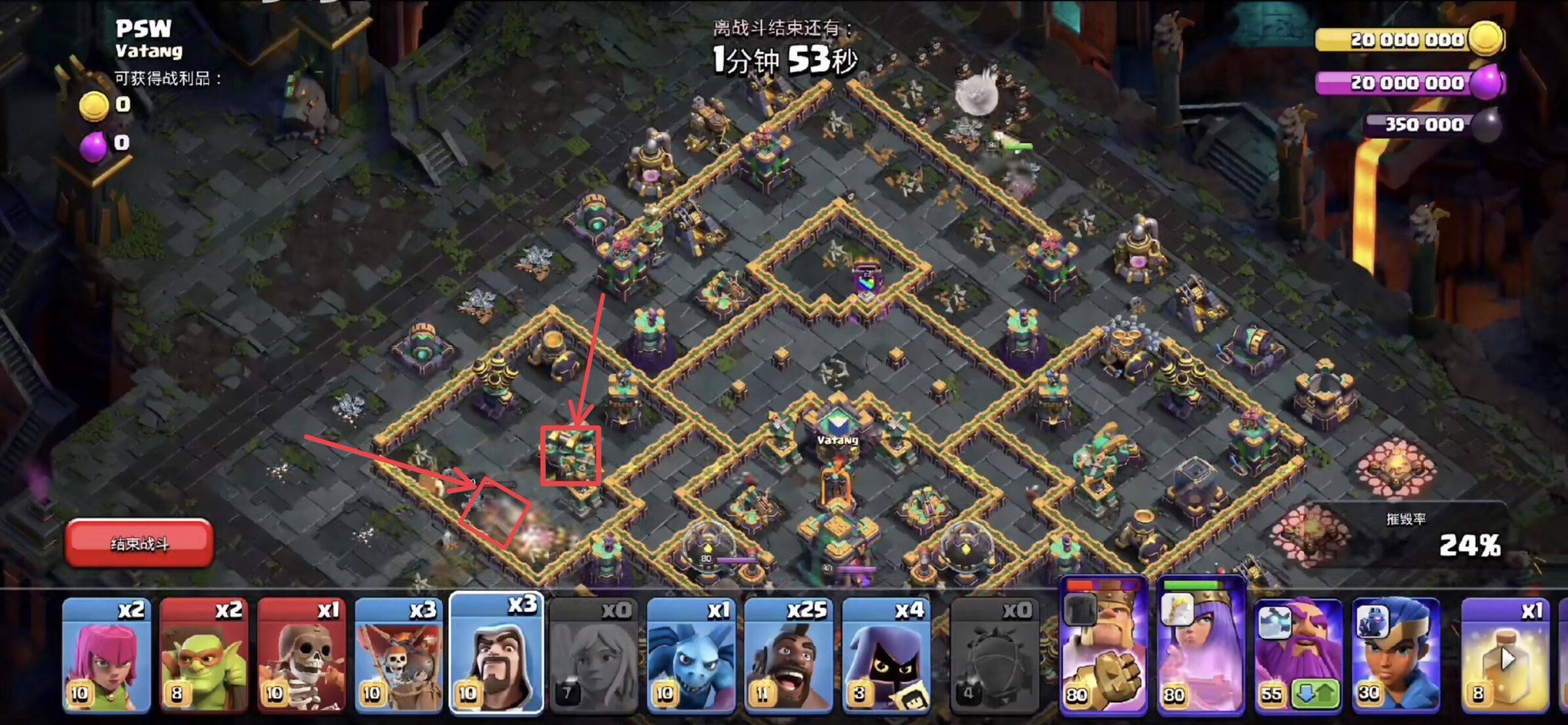This screenshot has height=725, width=1568.
Task: Pick the Balloon troop card
Action: click(399, 655)
